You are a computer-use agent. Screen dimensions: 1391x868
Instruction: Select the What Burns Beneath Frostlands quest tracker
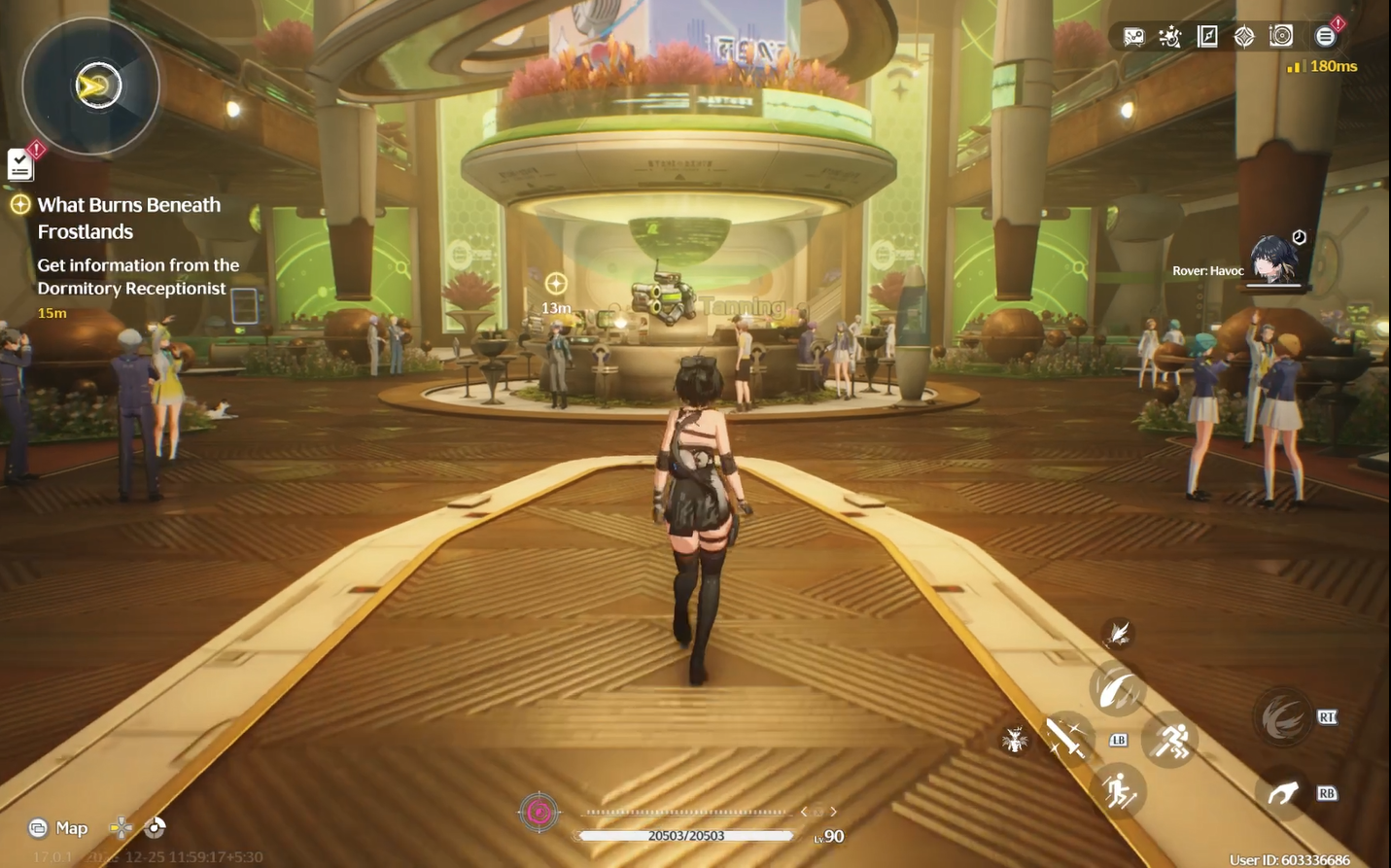click(128, 218)
